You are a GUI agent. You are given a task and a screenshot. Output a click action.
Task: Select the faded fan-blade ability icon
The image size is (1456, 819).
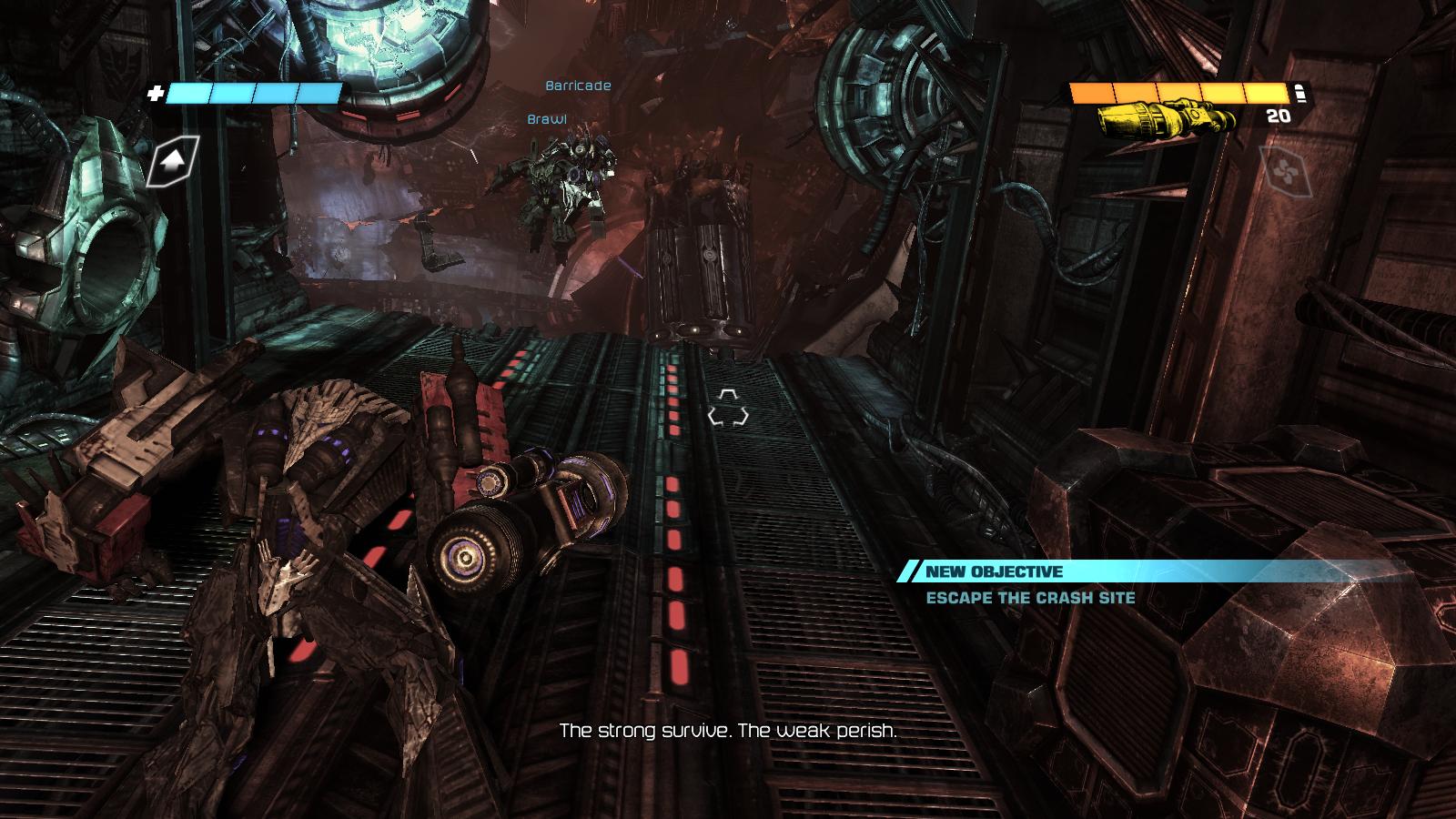1286,170
